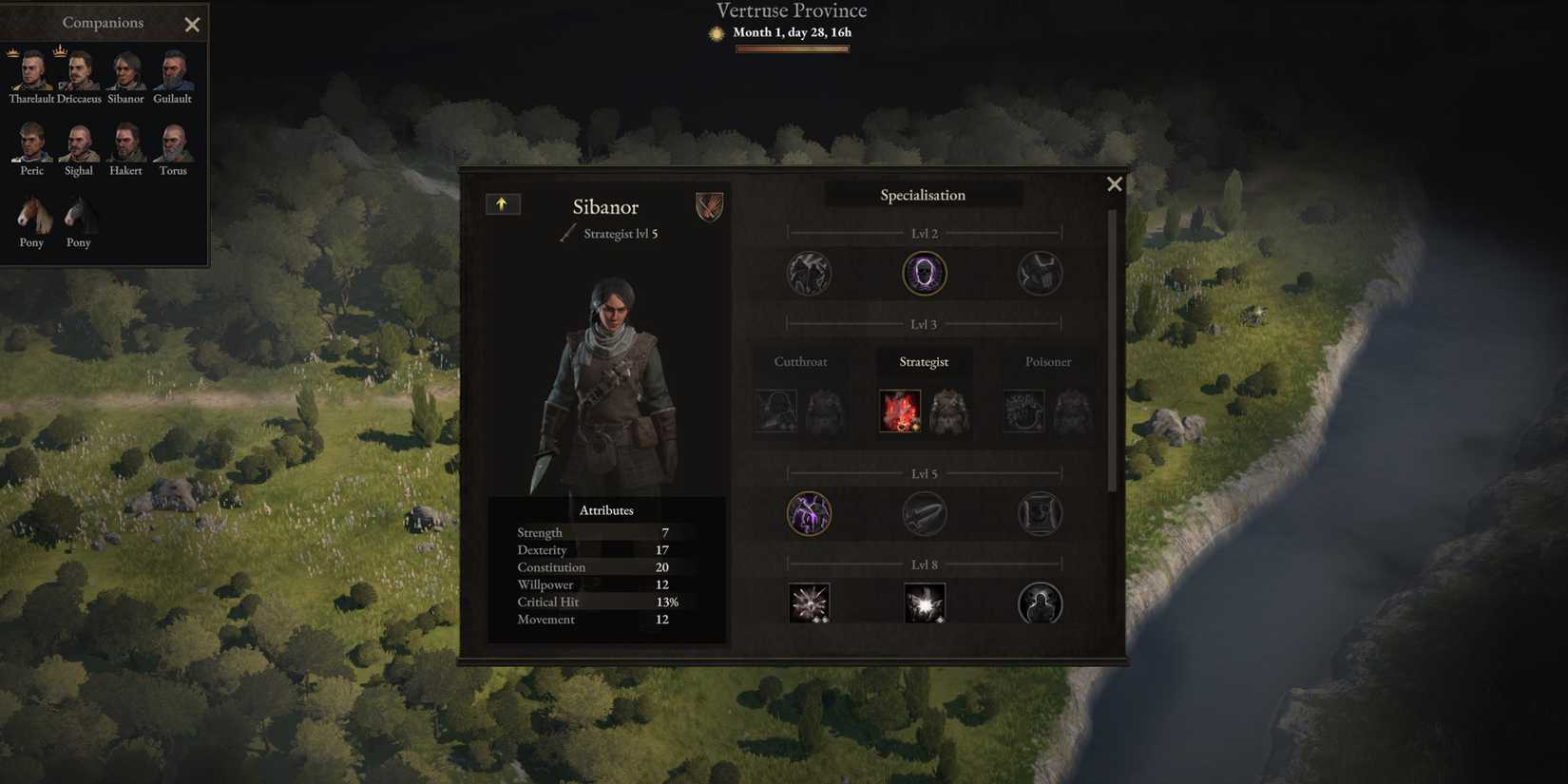Select the armor skill right of Lvl 2

point(1040,273)
